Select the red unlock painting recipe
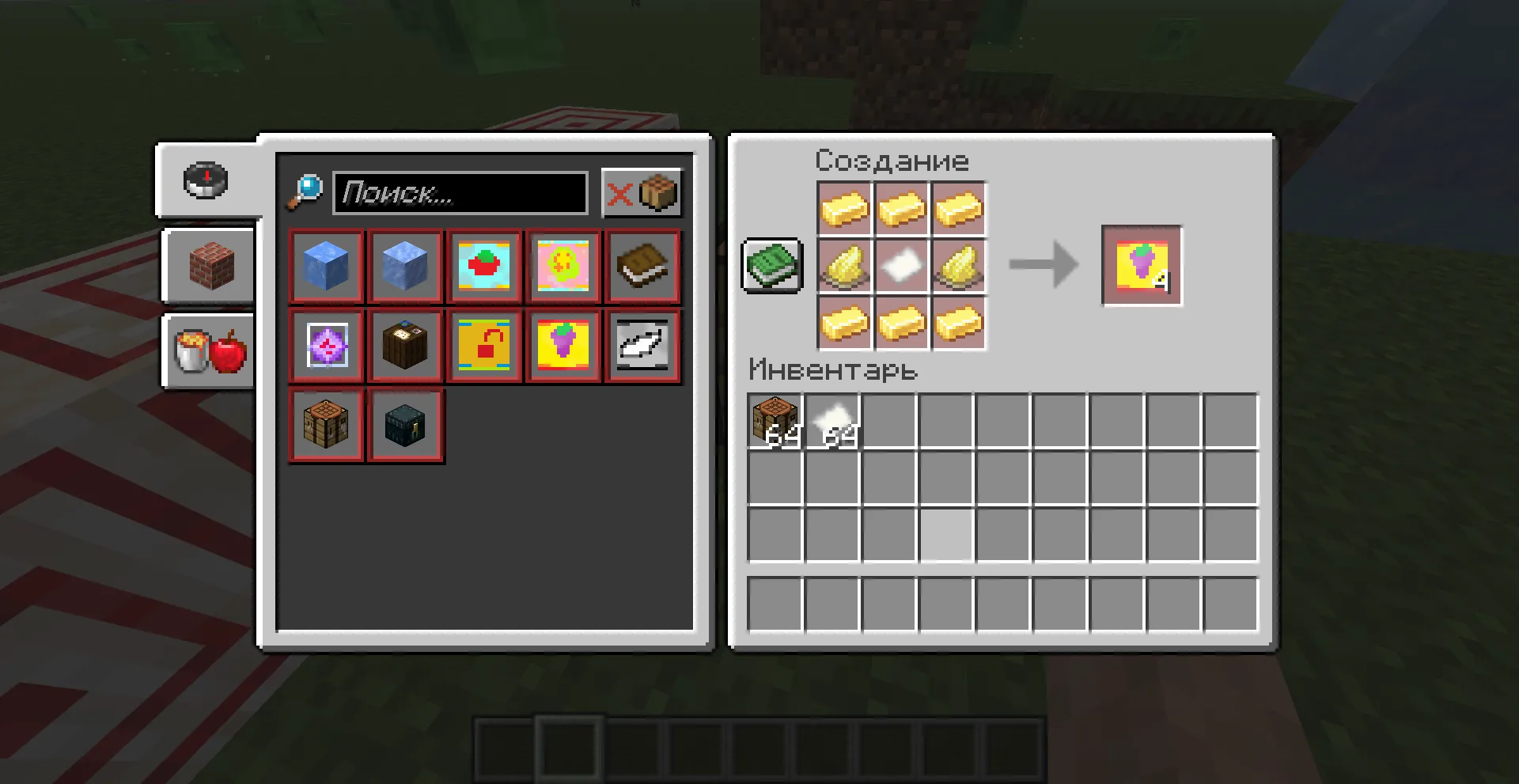1519x784 pixels. click(x=484, y=345)
